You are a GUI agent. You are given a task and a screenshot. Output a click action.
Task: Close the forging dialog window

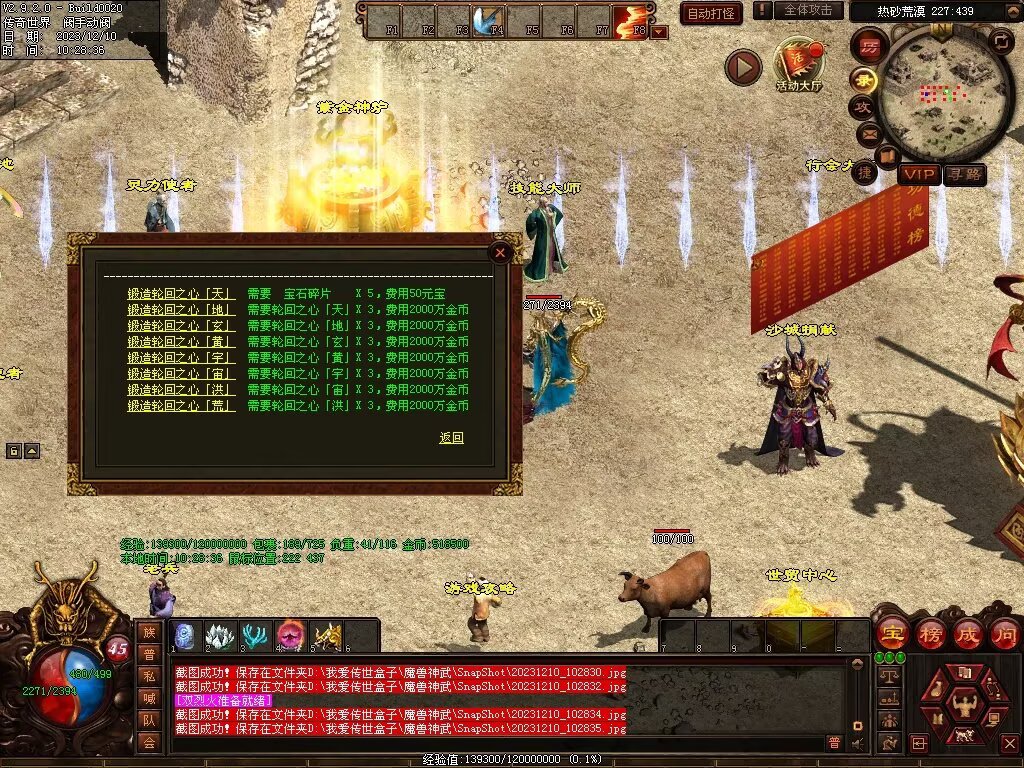[x=500, y=252]
